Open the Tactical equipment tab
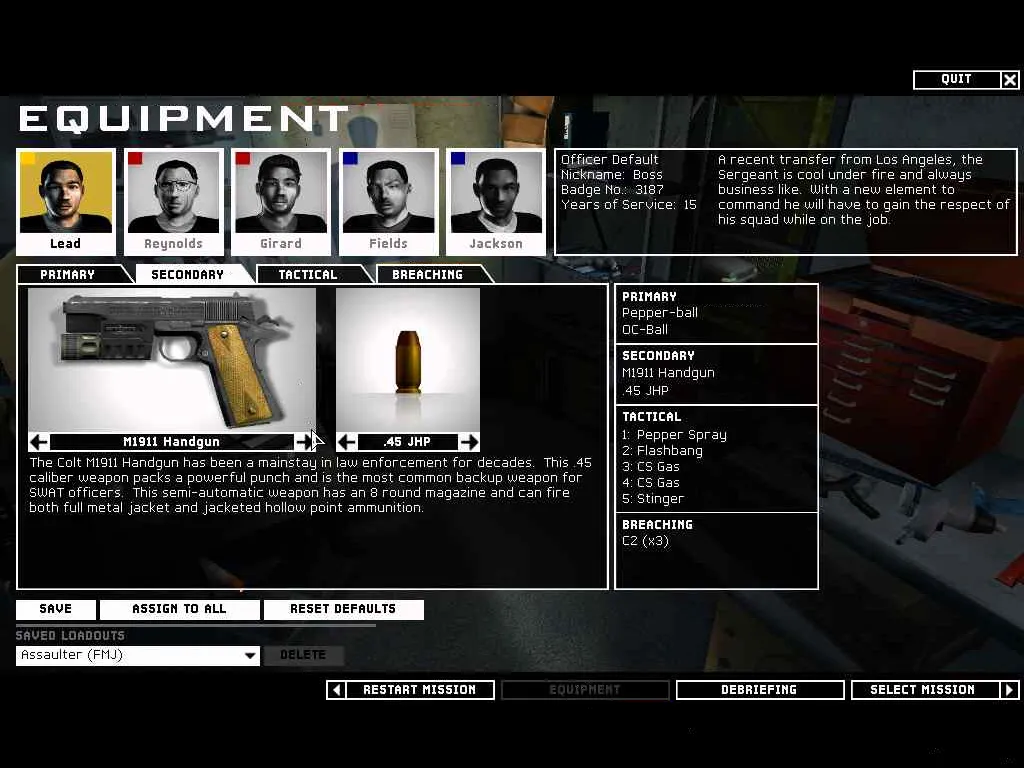Screen dimensions: 1024x768 point(308,275)
